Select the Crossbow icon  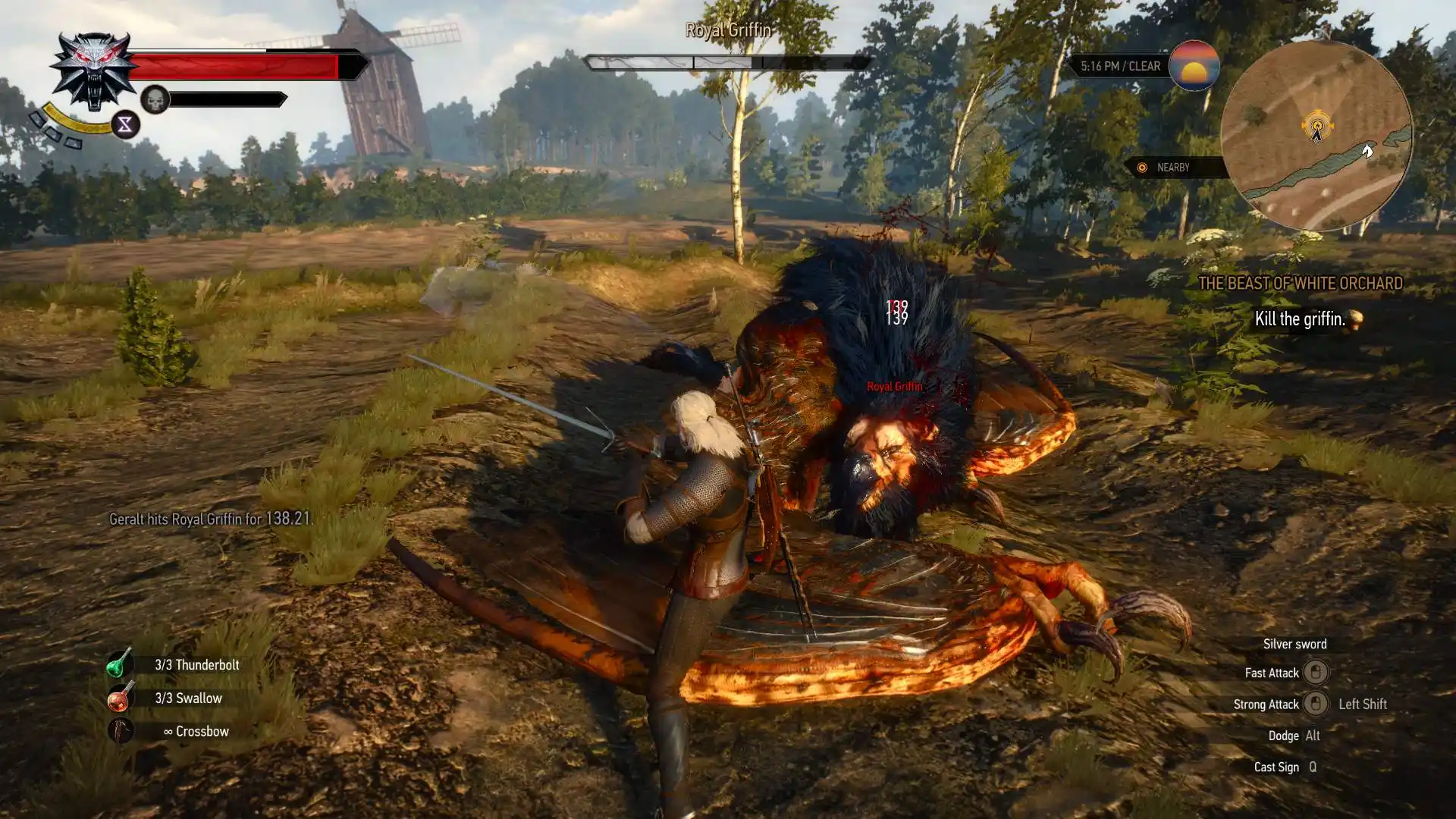click(121, 732)
